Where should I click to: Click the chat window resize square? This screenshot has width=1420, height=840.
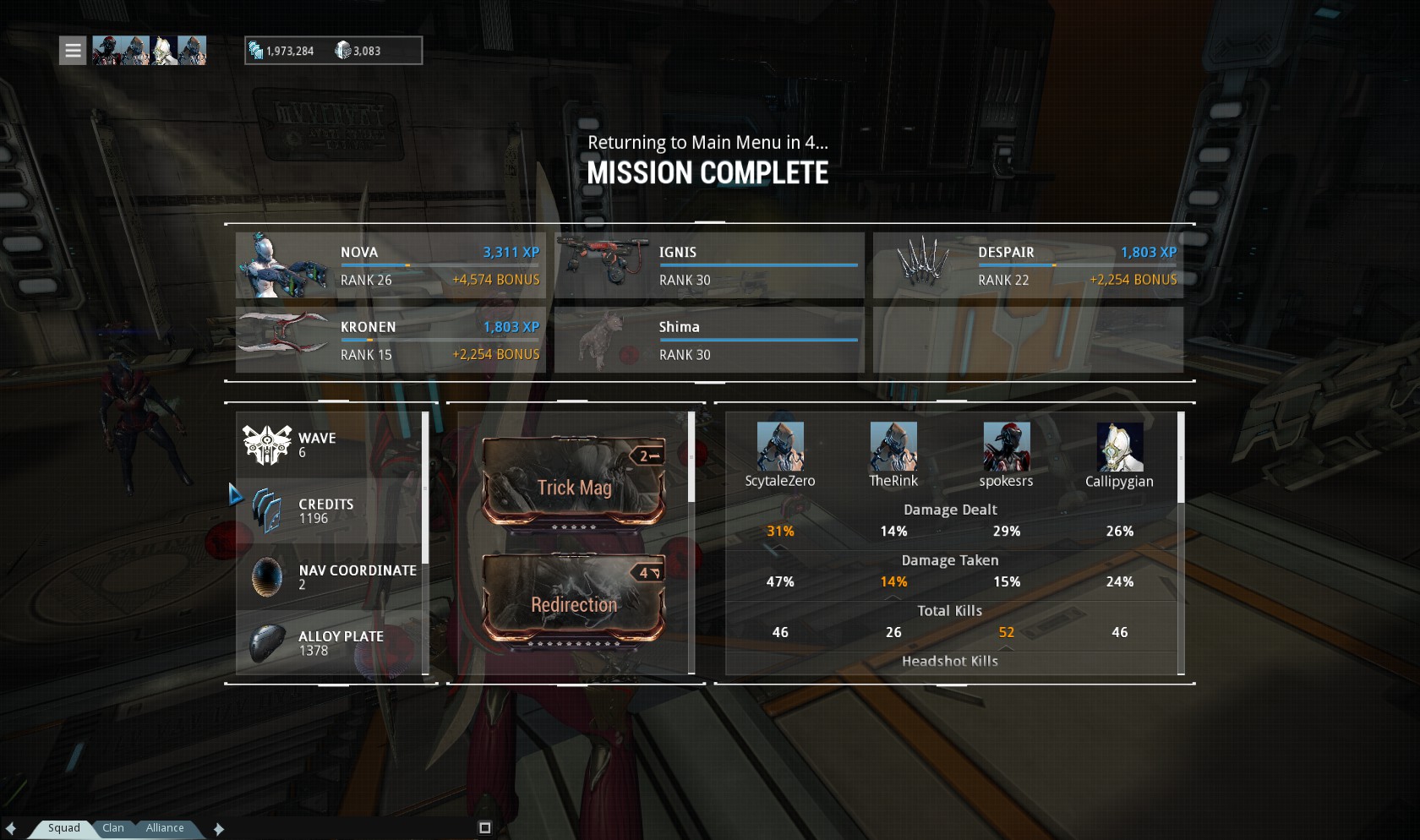point(485,828)
